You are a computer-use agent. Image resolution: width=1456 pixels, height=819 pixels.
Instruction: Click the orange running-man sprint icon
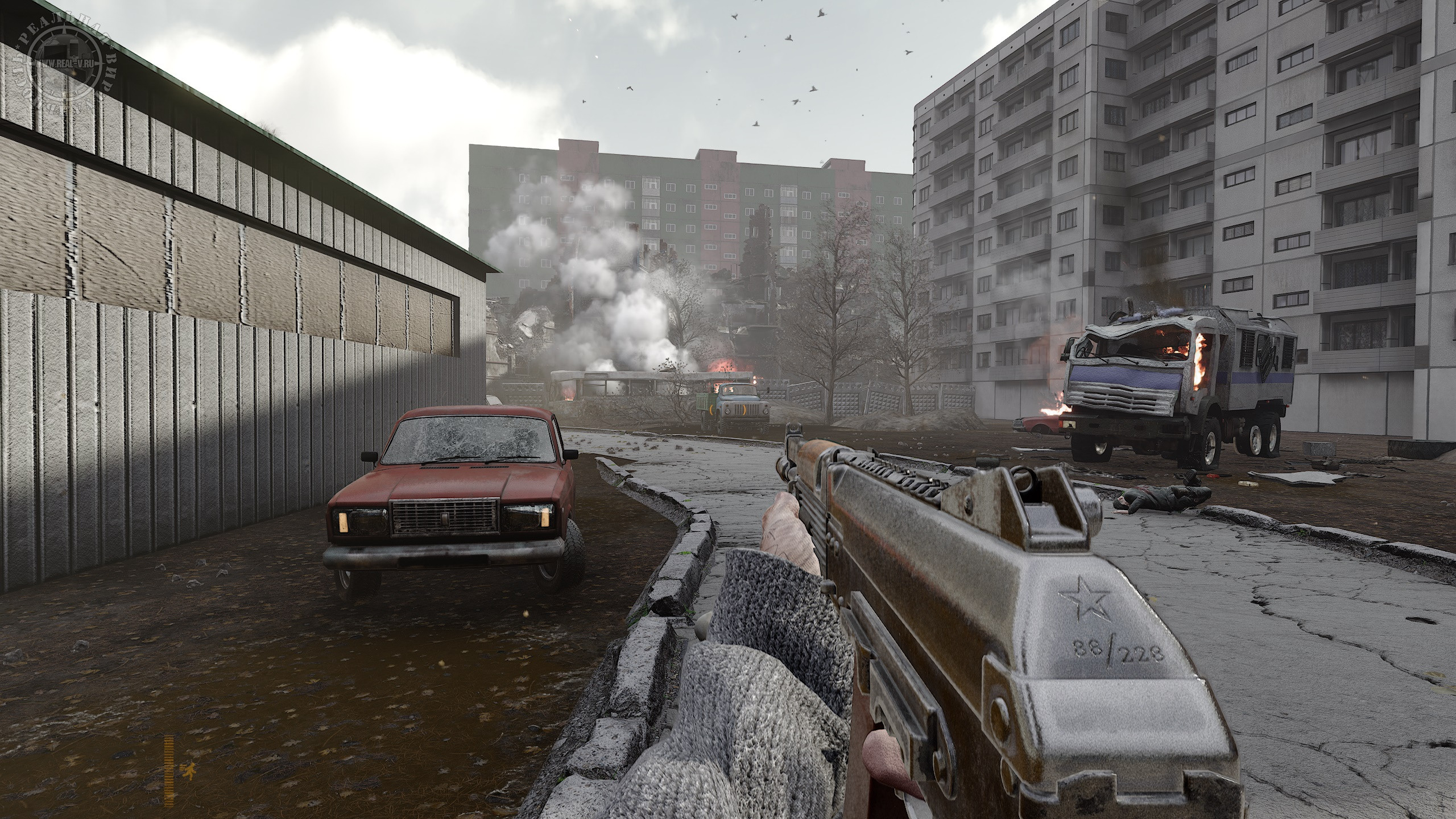point(184,772)
